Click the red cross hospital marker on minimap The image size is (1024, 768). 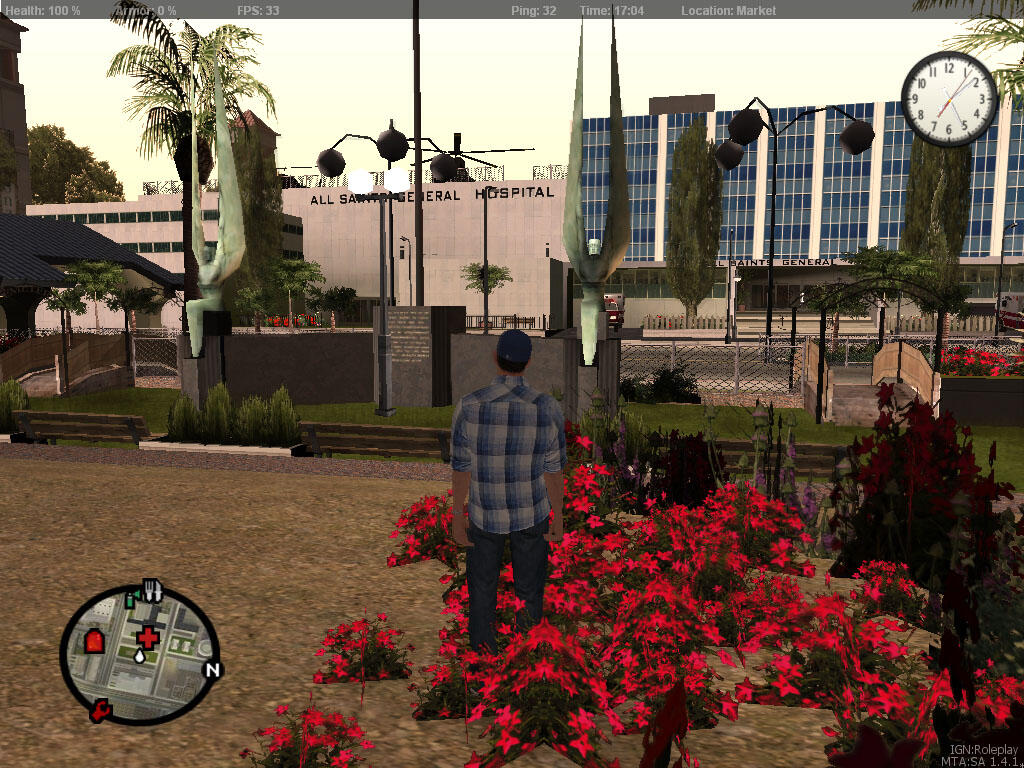click(x=148, y=636)
